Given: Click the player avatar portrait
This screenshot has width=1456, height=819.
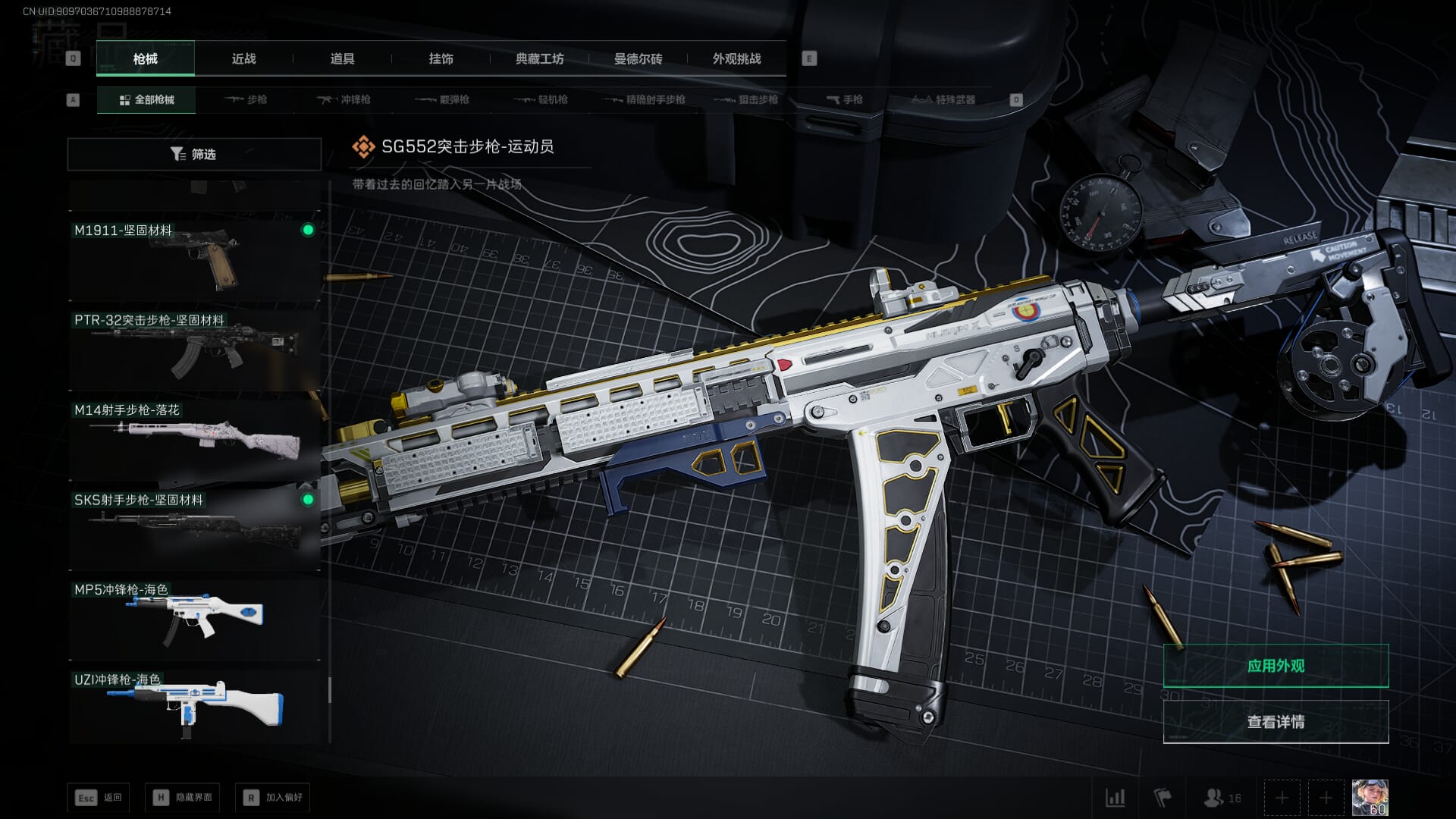Looking at the screenshot, I should click(1370, 798).
